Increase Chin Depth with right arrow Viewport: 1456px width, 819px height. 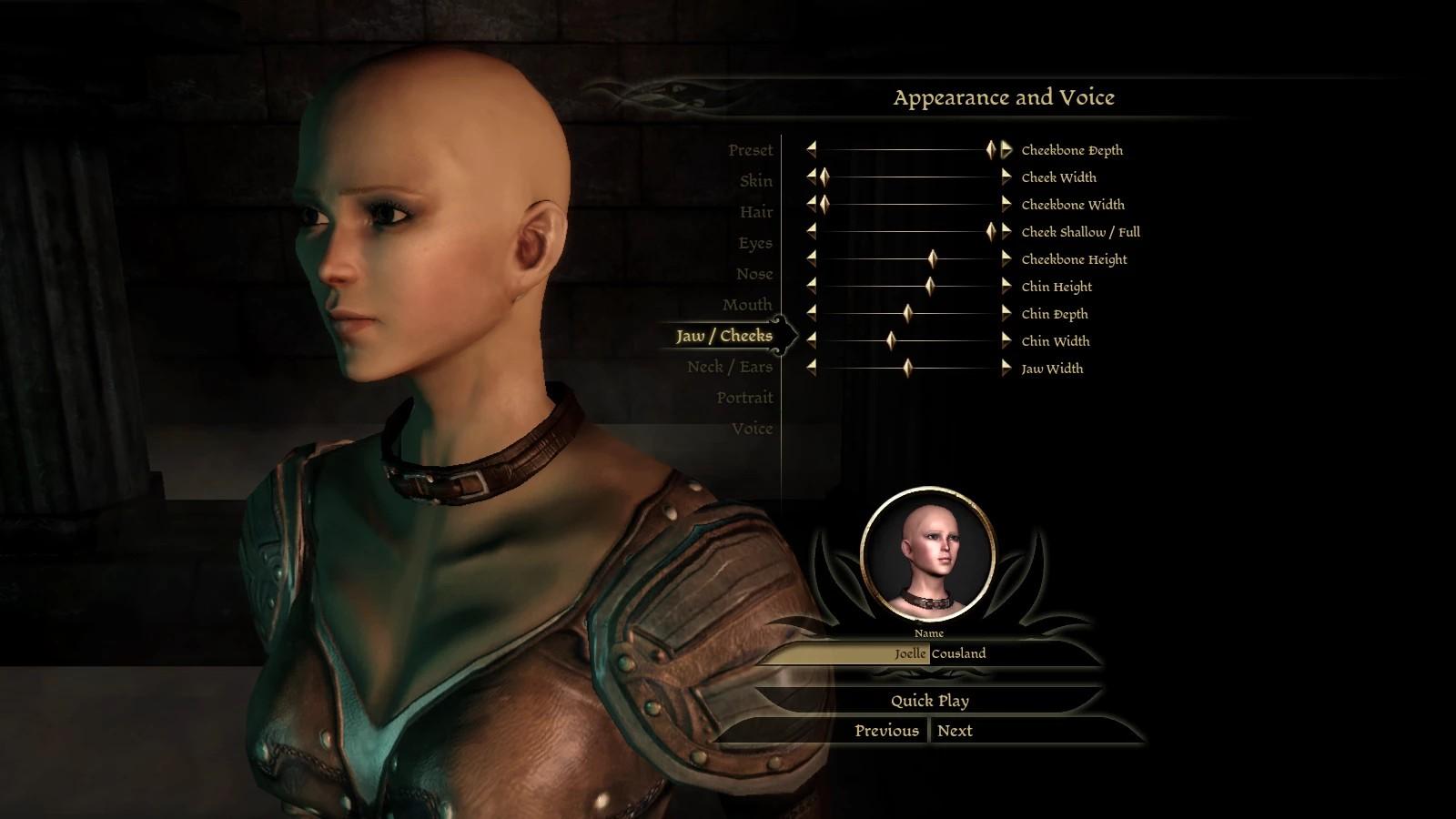click(x=1006, y=314)
